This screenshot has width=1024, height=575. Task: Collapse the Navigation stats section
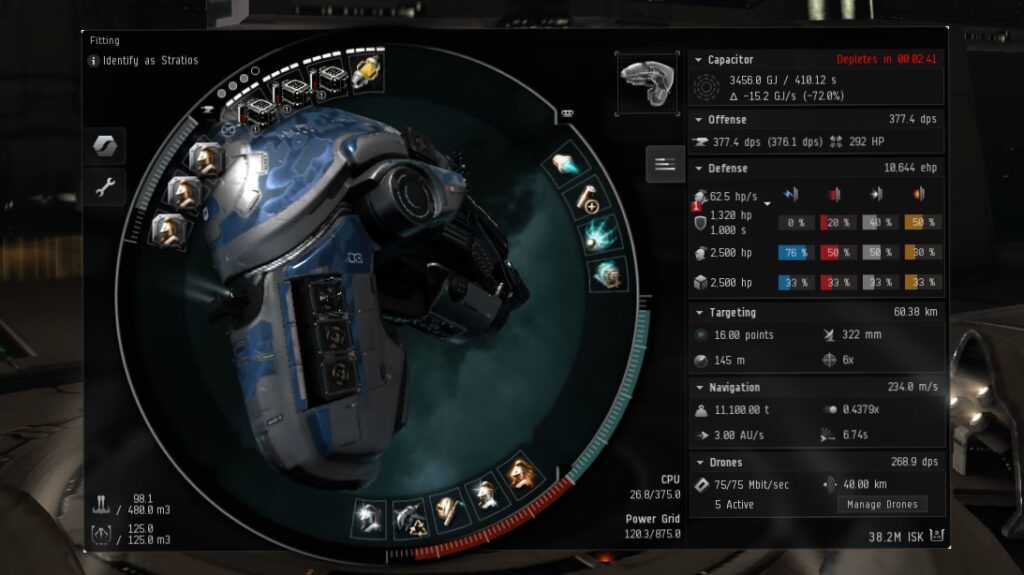click(x=698, y=388)
